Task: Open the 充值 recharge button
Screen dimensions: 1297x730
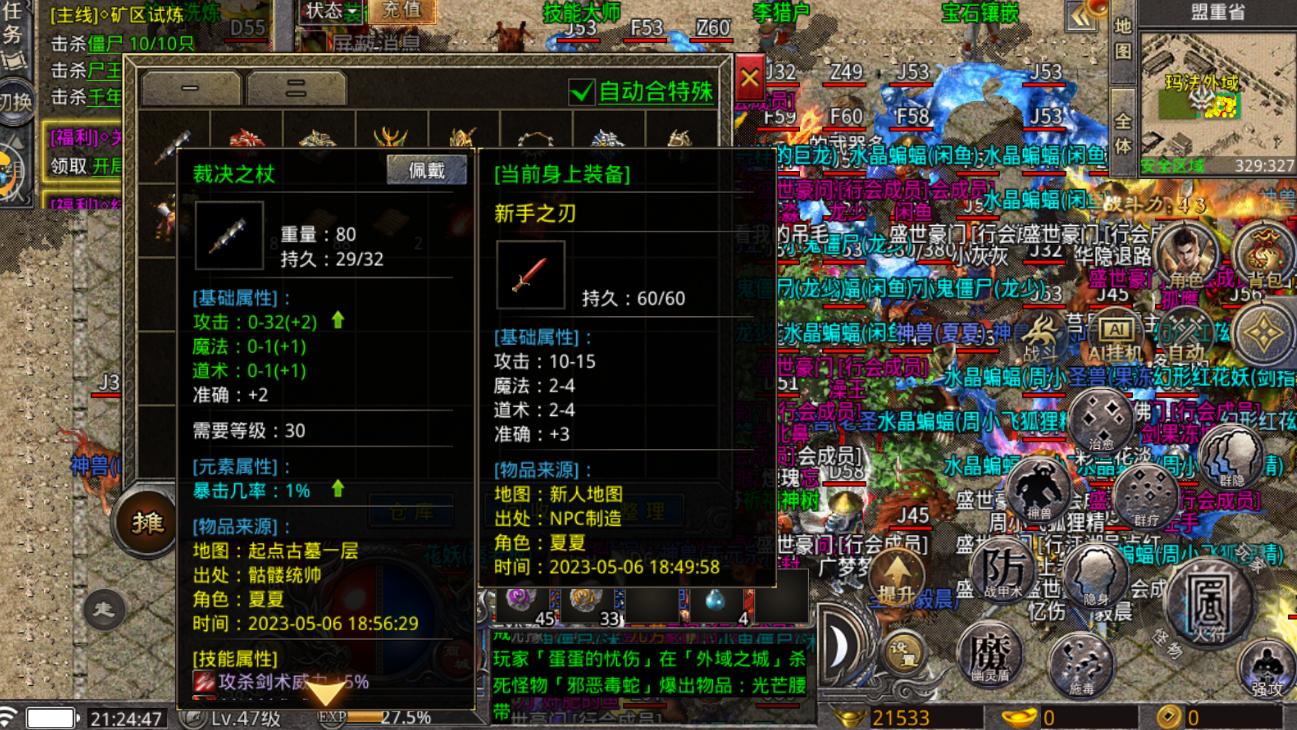Action: point(401,11)
